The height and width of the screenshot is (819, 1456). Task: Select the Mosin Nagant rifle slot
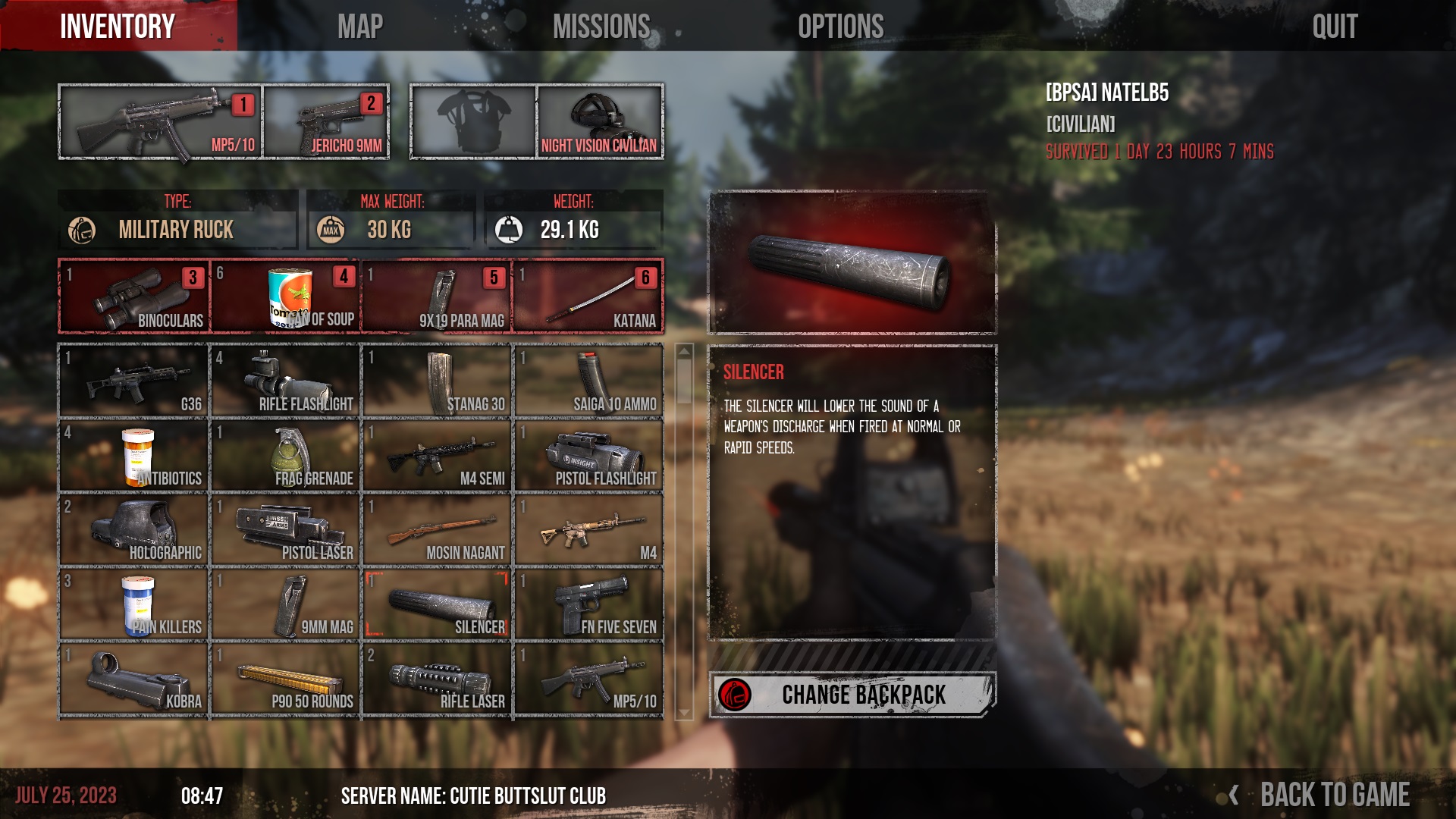(x=438, y=530)
